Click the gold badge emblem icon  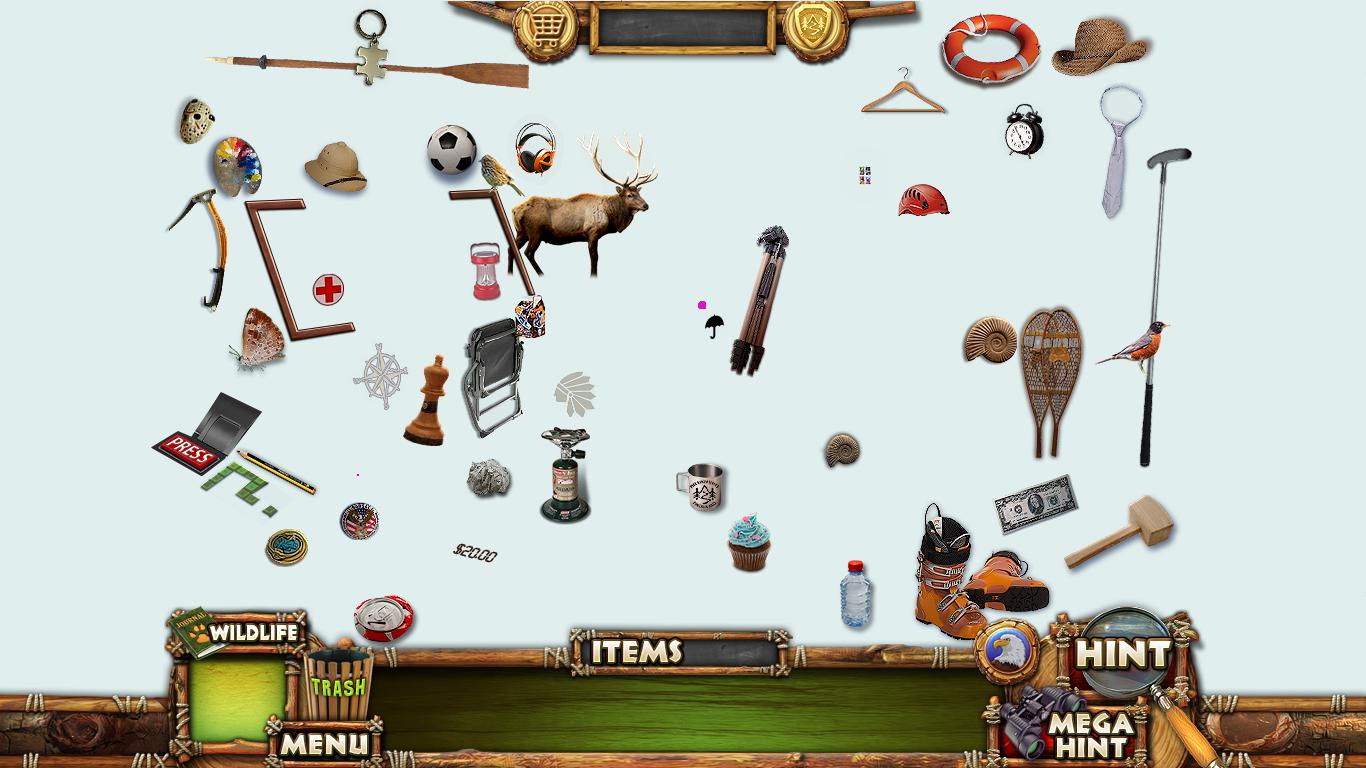815,28
